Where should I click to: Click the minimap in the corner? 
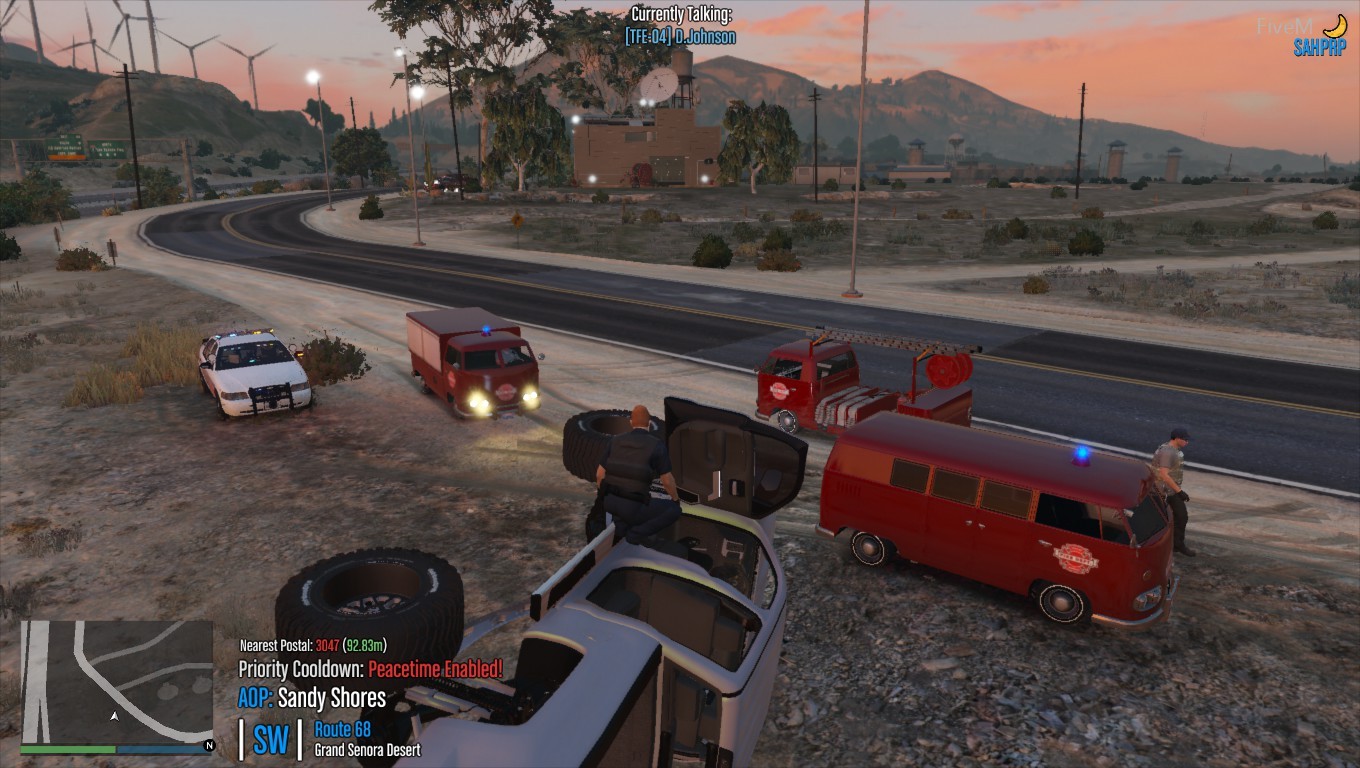click(x=116, y=681)
